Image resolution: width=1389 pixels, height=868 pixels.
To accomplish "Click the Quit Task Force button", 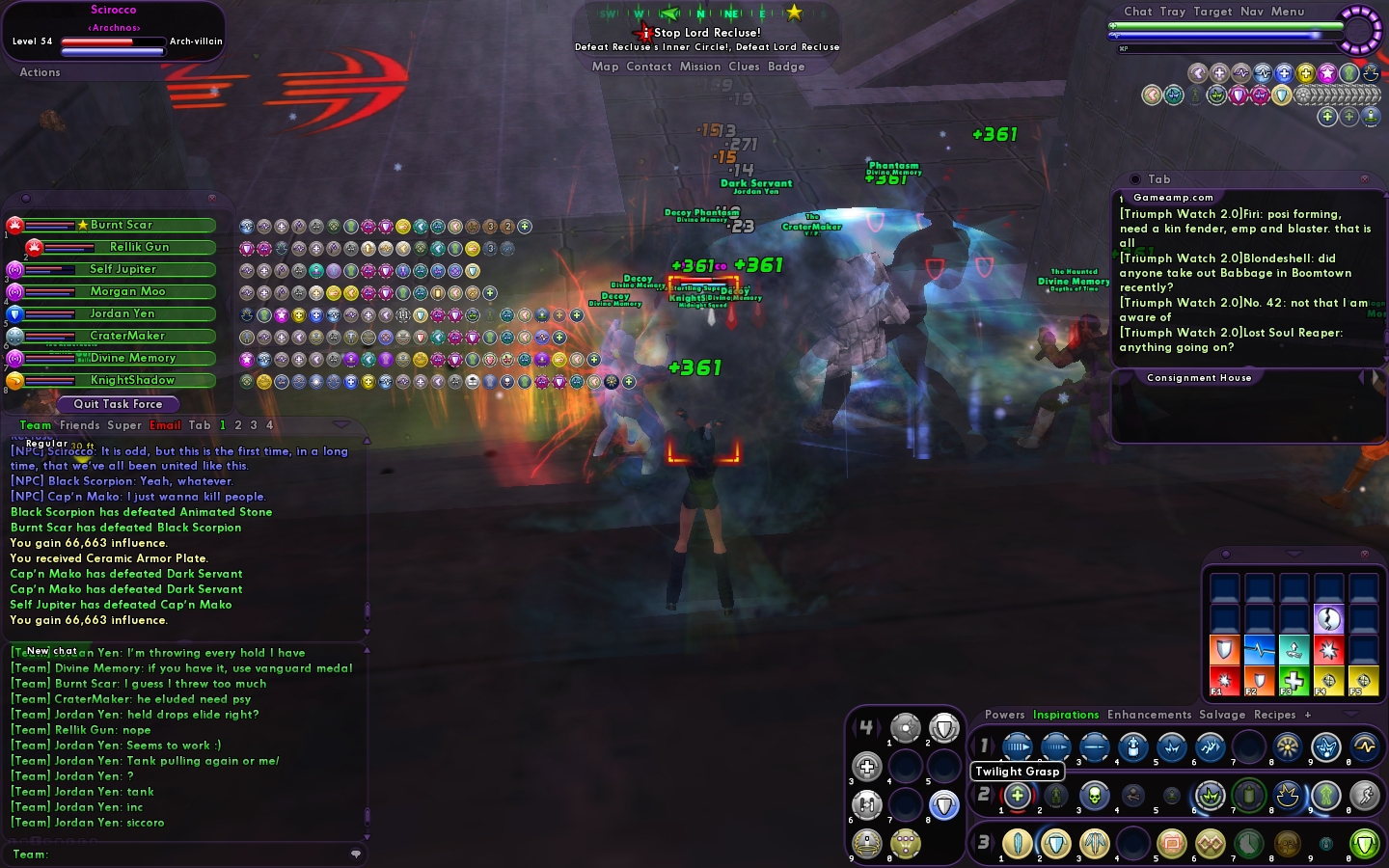I will (118, 404).
